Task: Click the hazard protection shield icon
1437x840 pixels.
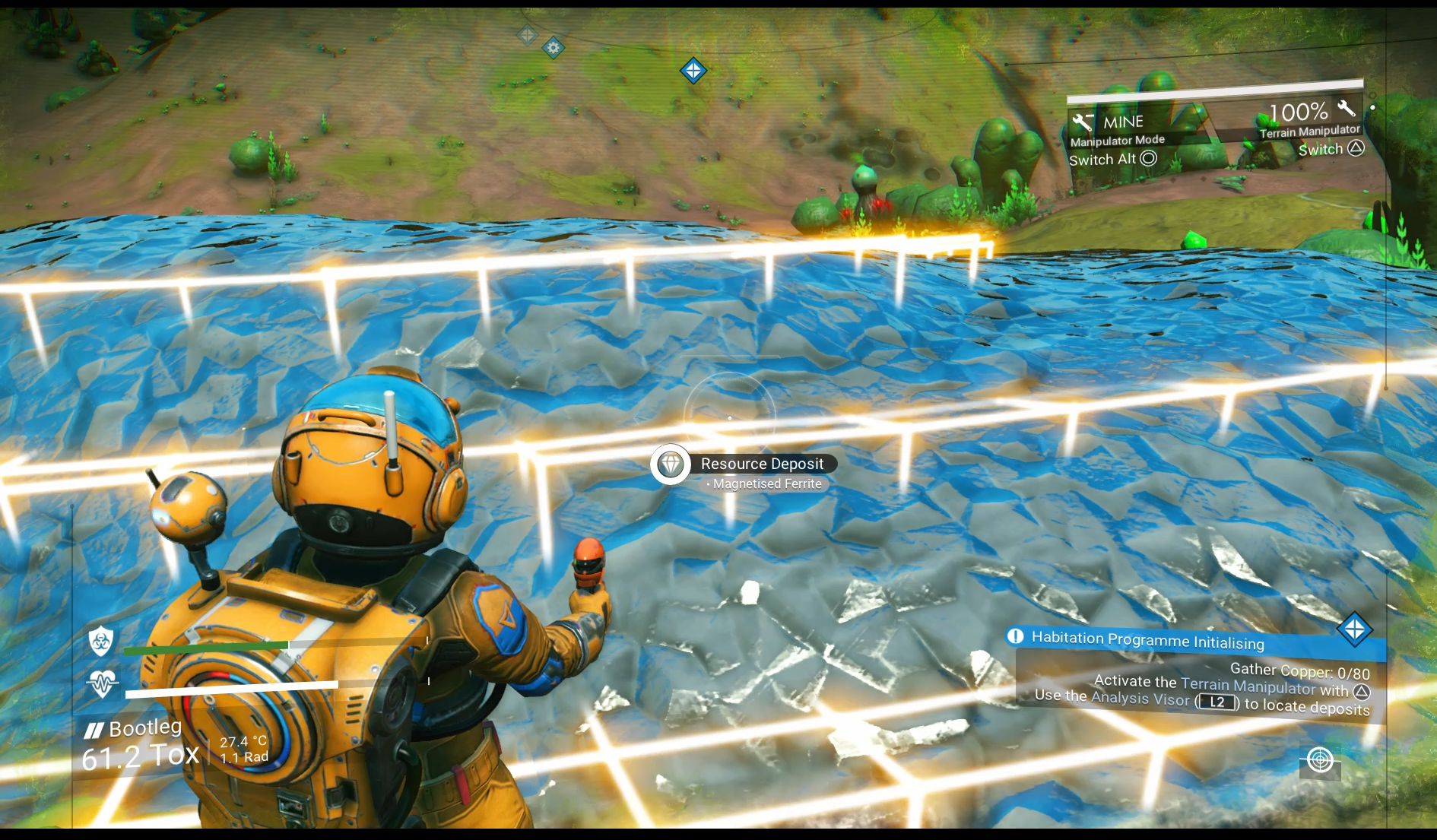Action: 100,642
